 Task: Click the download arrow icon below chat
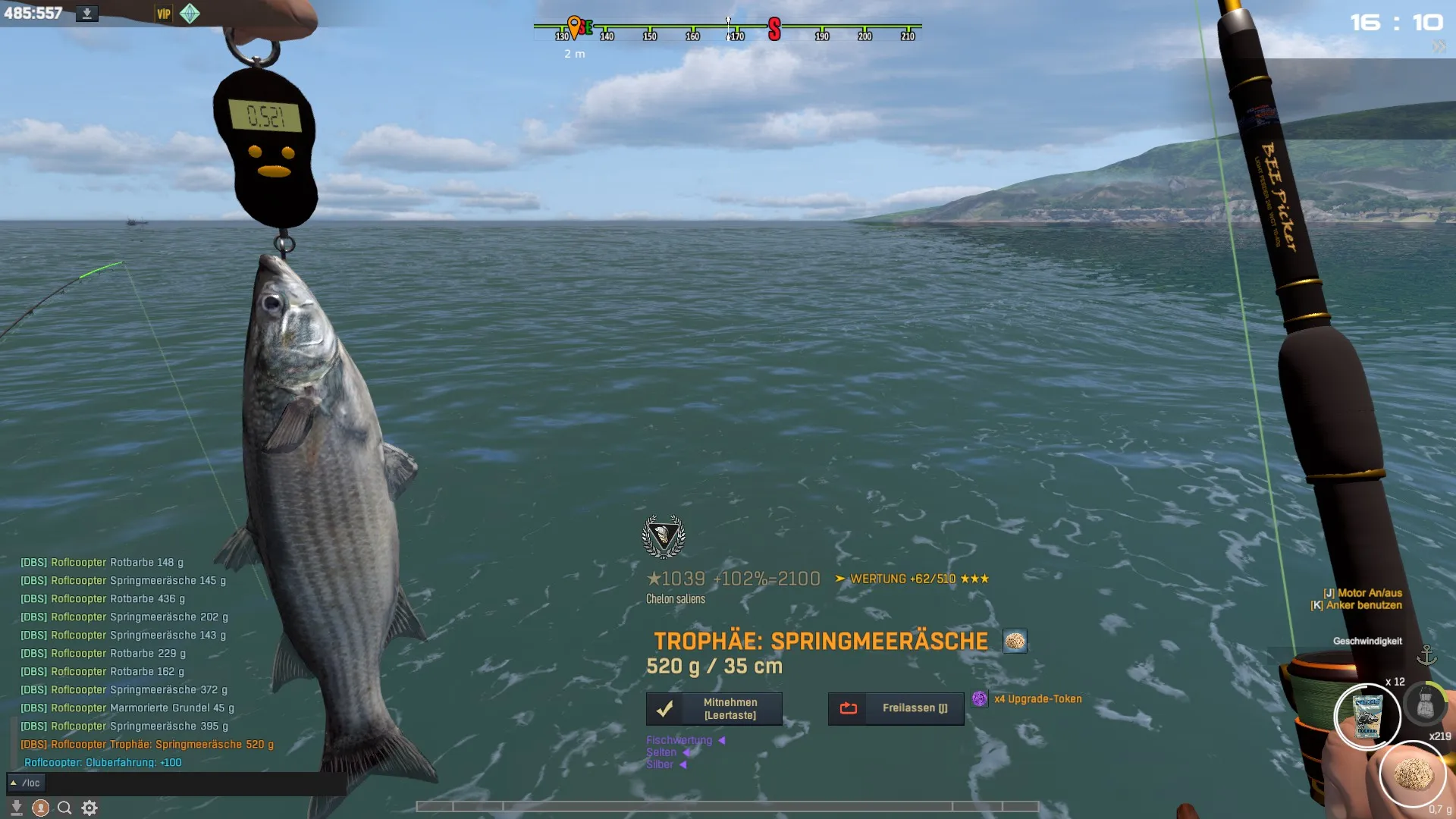point(17,808)
